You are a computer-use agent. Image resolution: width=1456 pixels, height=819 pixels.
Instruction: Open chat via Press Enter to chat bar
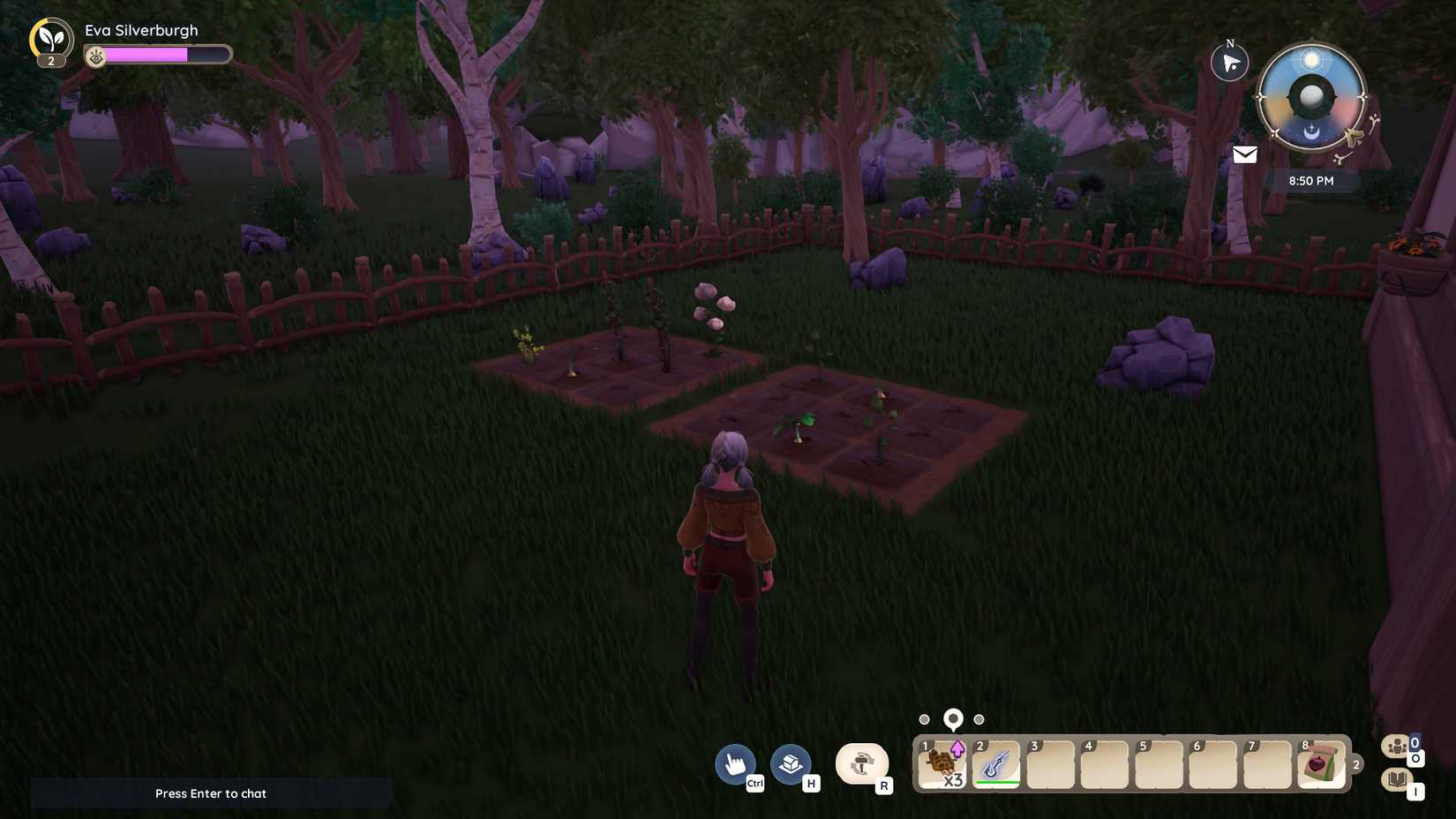pyautogui.click(x=211, y=793)
